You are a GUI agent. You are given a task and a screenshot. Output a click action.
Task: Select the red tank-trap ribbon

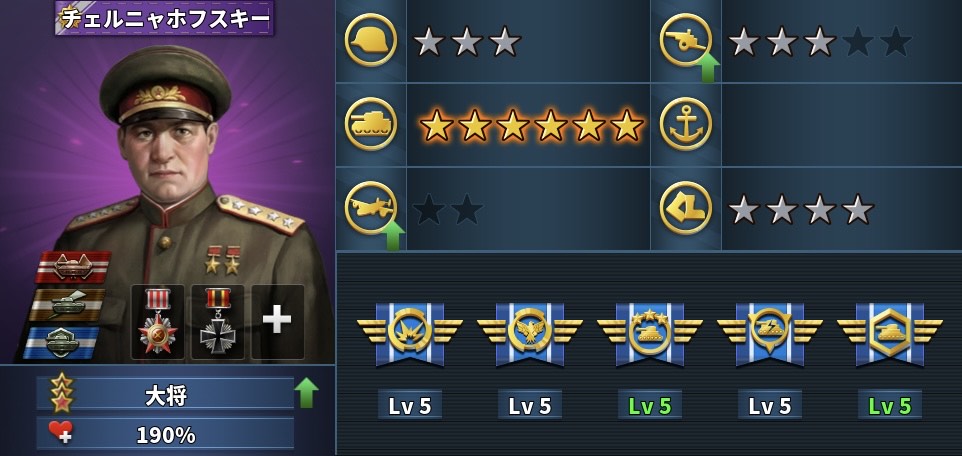pyautogui.click(x=72, y=266)
